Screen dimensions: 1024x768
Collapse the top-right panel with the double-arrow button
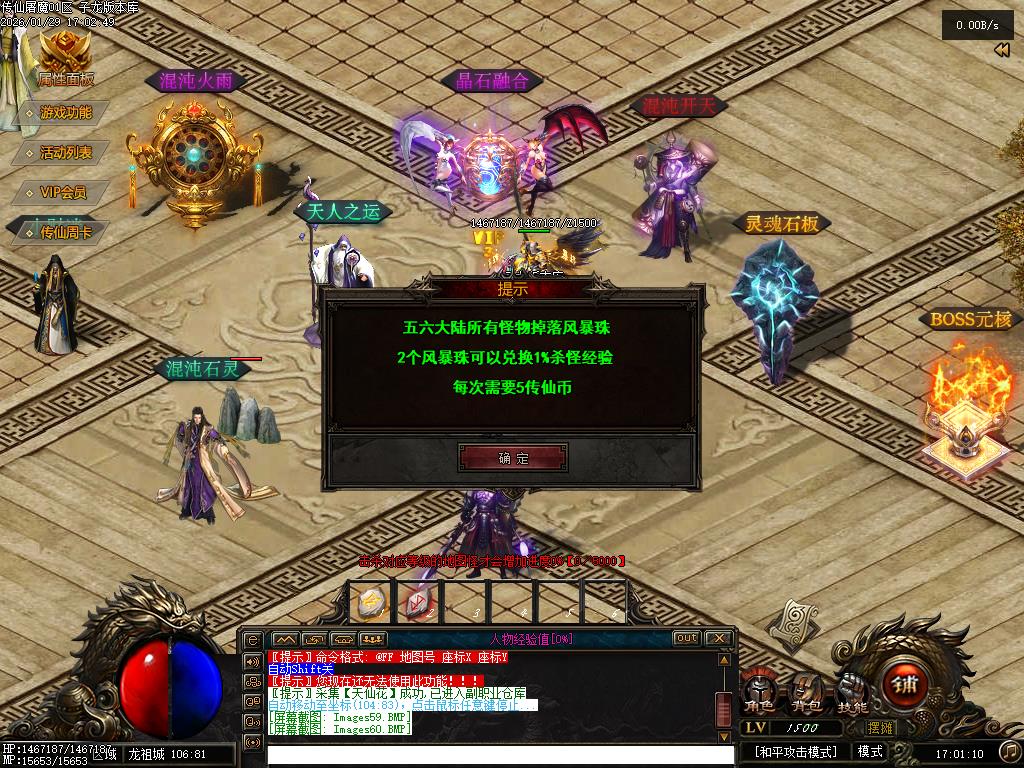tap(1001, 51)
